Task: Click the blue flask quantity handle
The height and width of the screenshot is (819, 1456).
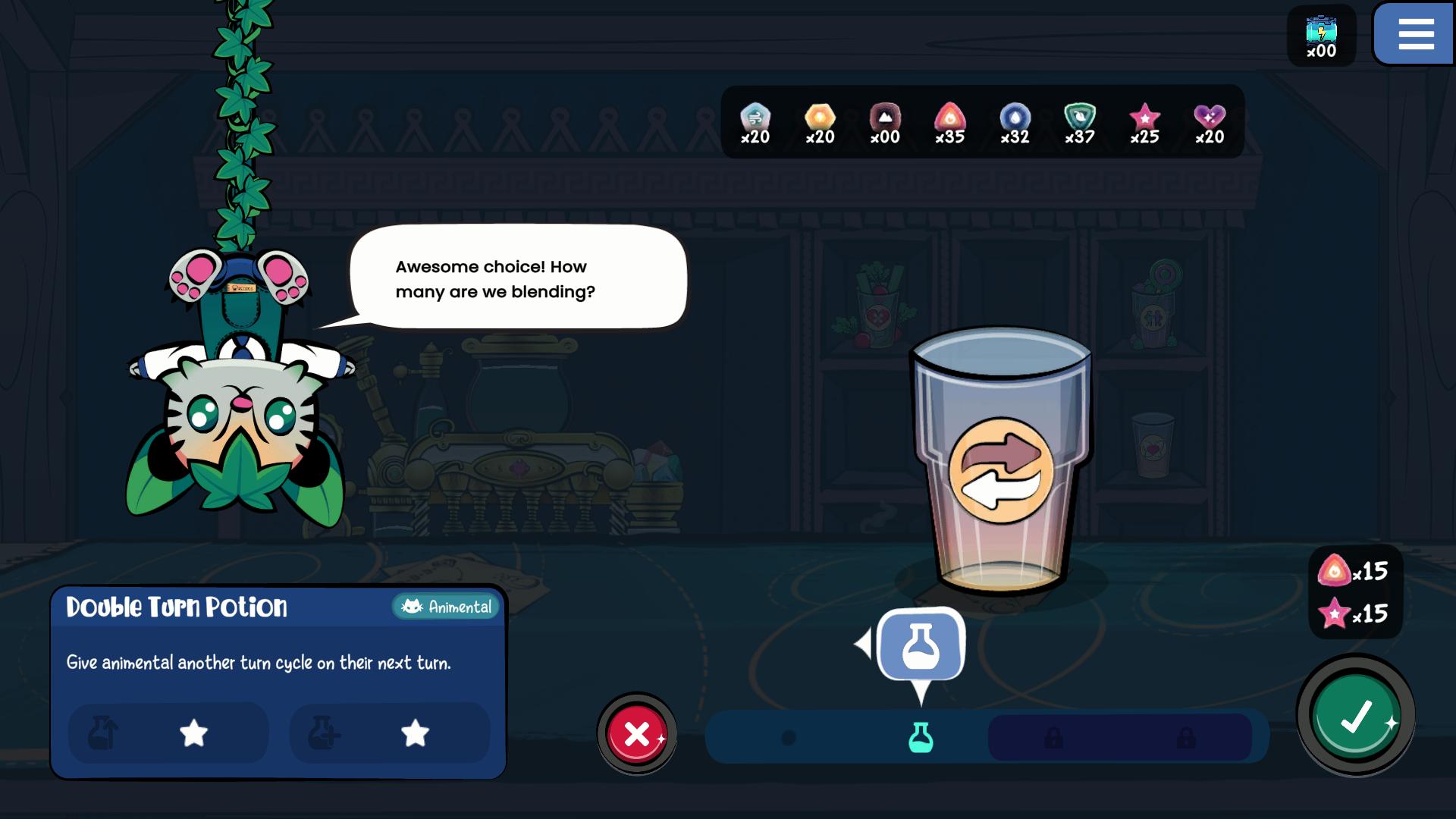Action: point(921,647)
